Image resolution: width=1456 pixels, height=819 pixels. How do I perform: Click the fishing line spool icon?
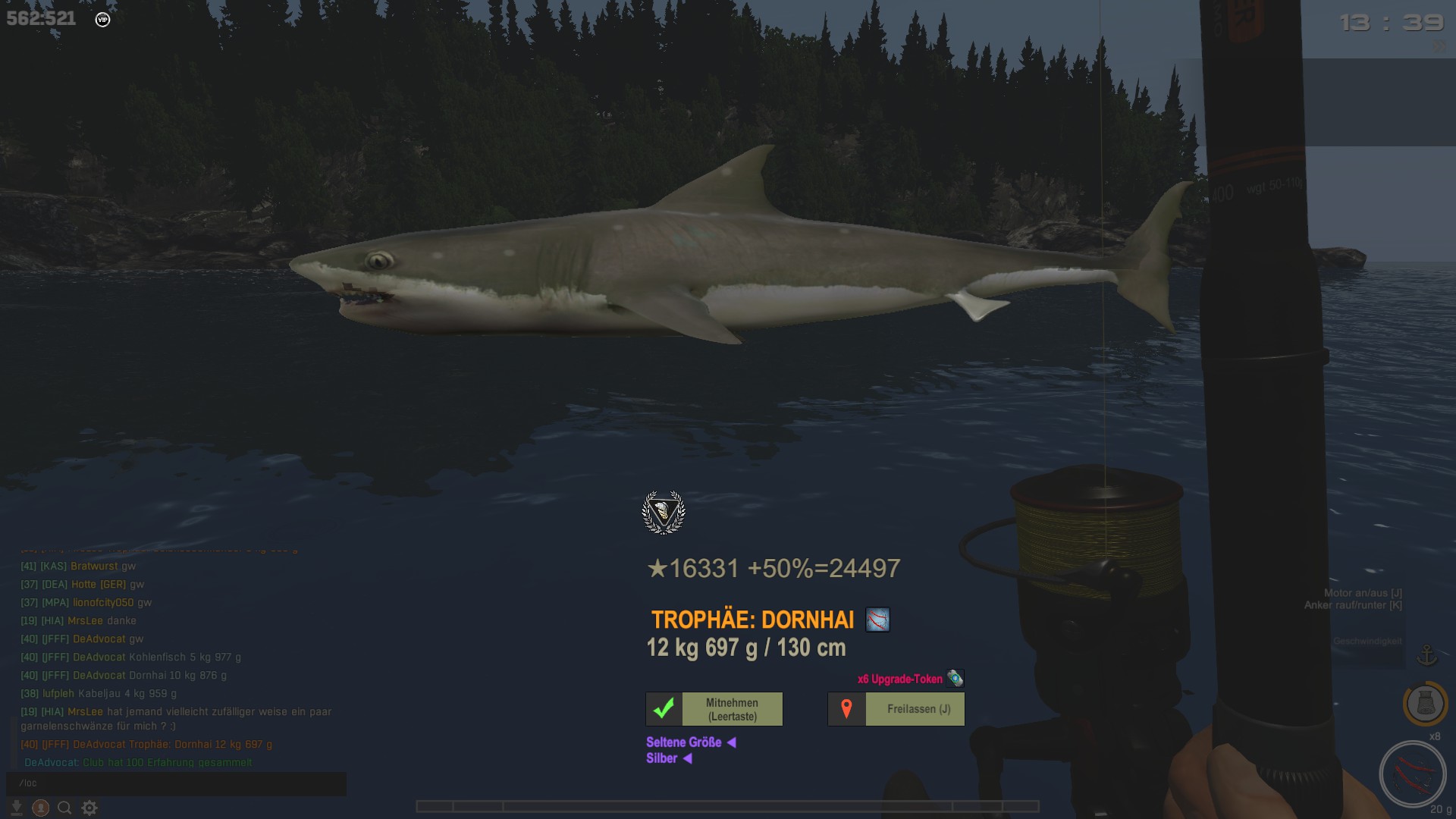coord(1425,703)
